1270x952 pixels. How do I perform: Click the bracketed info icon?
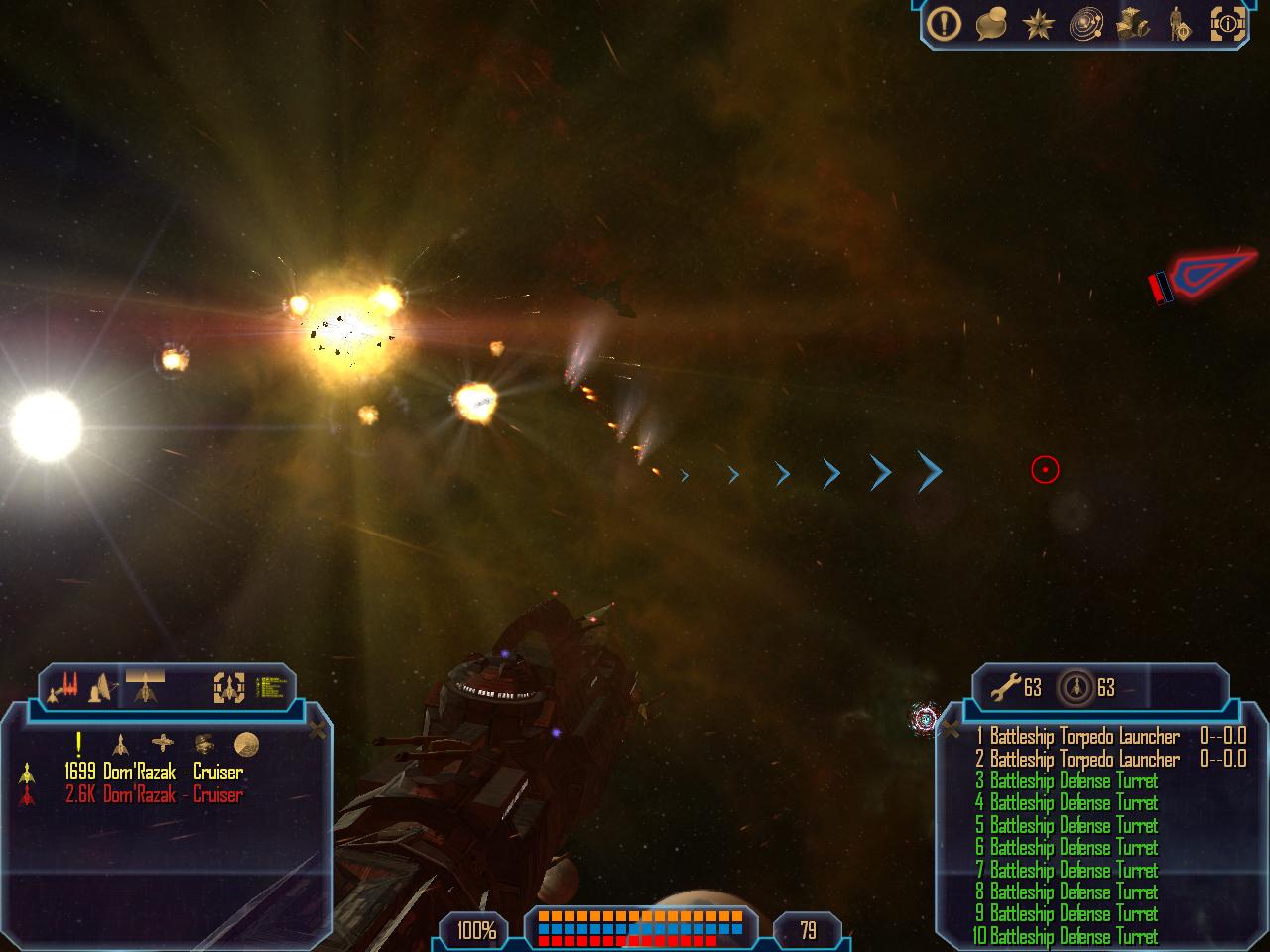coord(1228,24)
